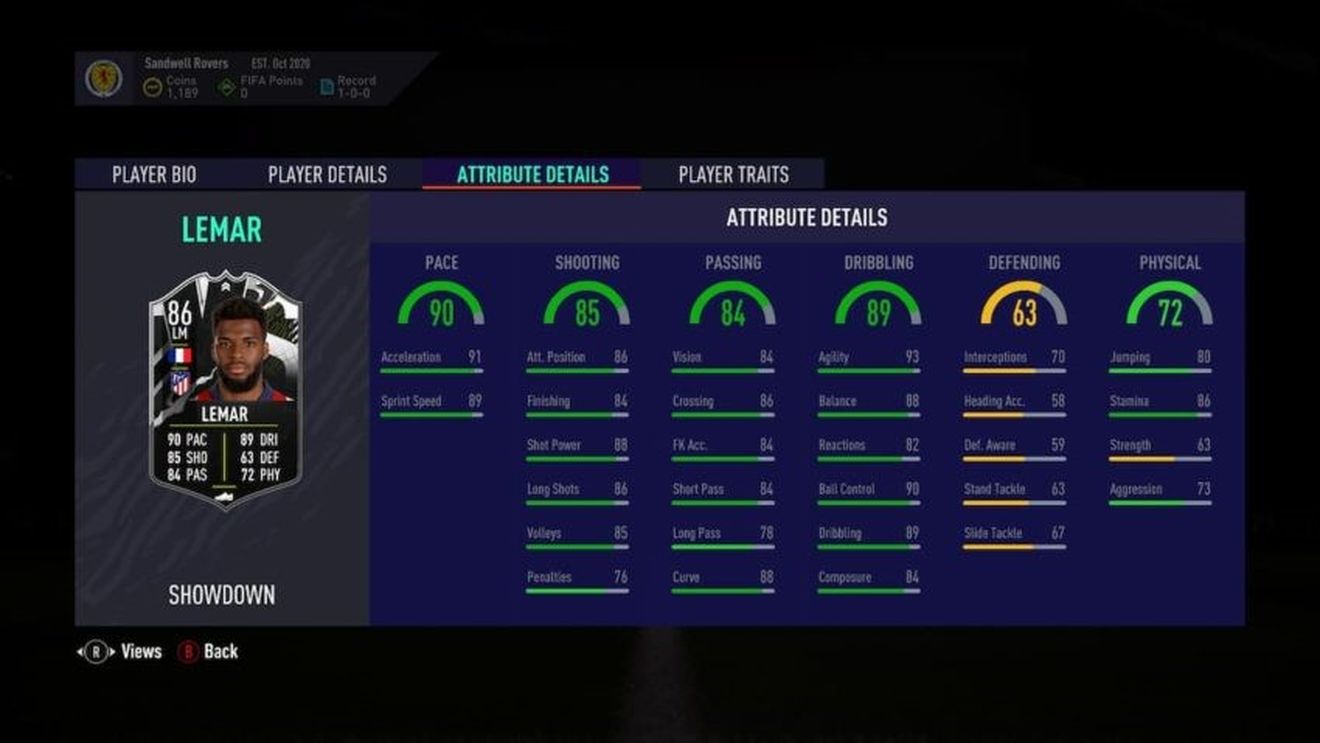1320x743 pixels.
Task: Click the Back label
Action: [219, 651]
